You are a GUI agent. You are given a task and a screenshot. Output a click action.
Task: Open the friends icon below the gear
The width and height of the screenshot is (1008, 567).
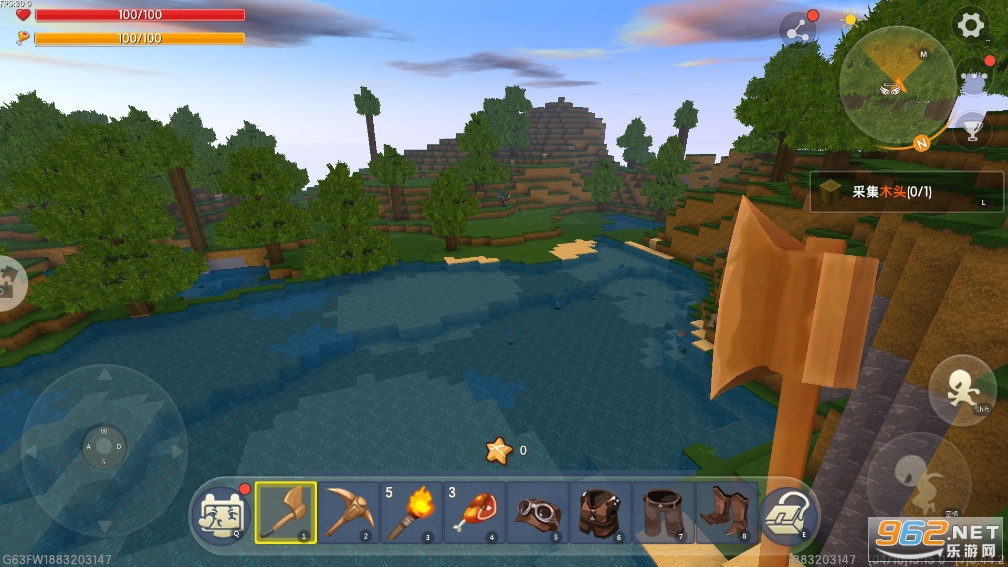971,77
